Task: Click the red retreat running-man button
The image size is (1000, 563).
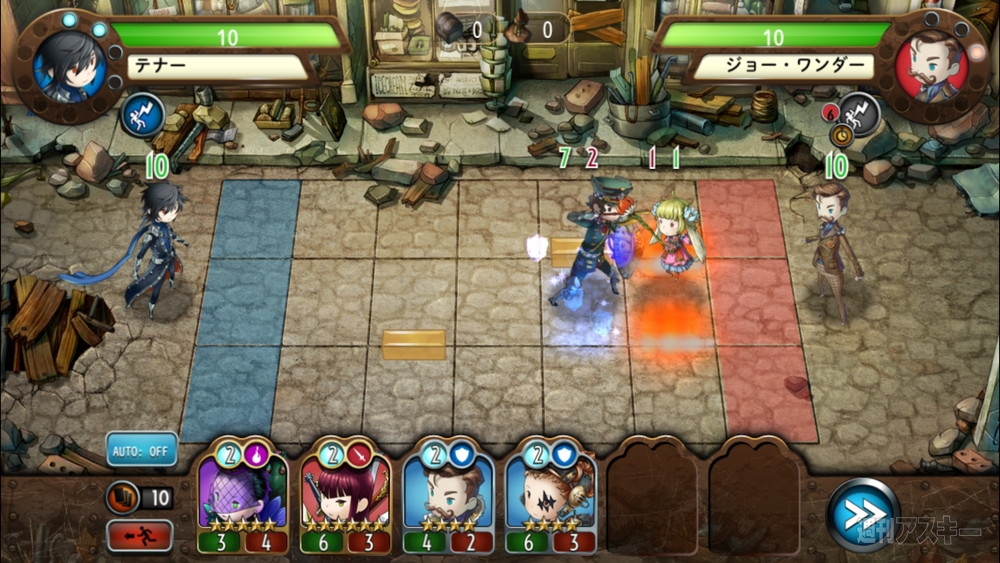Action: (x=141, y=535)
